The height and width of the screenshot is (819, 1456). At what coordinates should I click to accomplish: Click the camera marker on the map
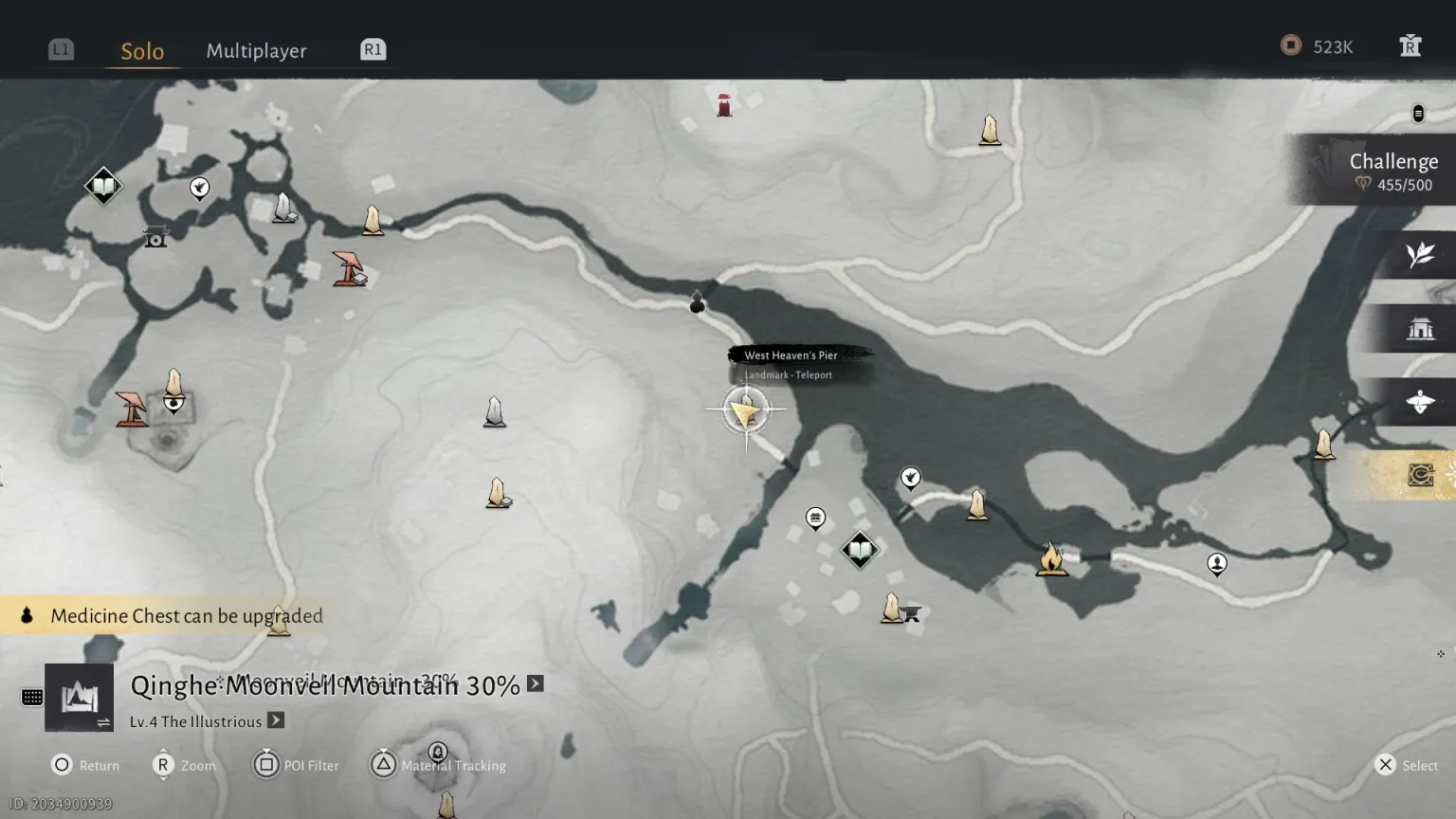coord(155,237)
